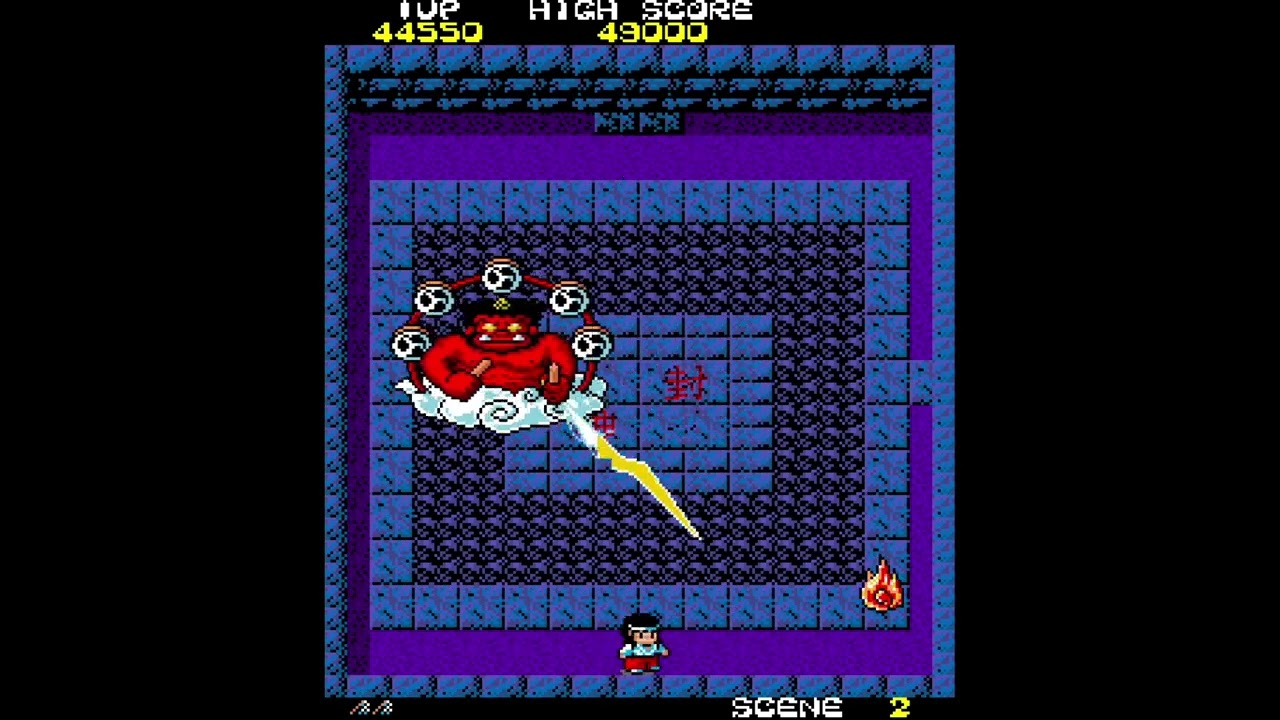Click the high score value 49000
Image resolution: width=1280 pixels, height=720 pixels.
tap(652, 32)
